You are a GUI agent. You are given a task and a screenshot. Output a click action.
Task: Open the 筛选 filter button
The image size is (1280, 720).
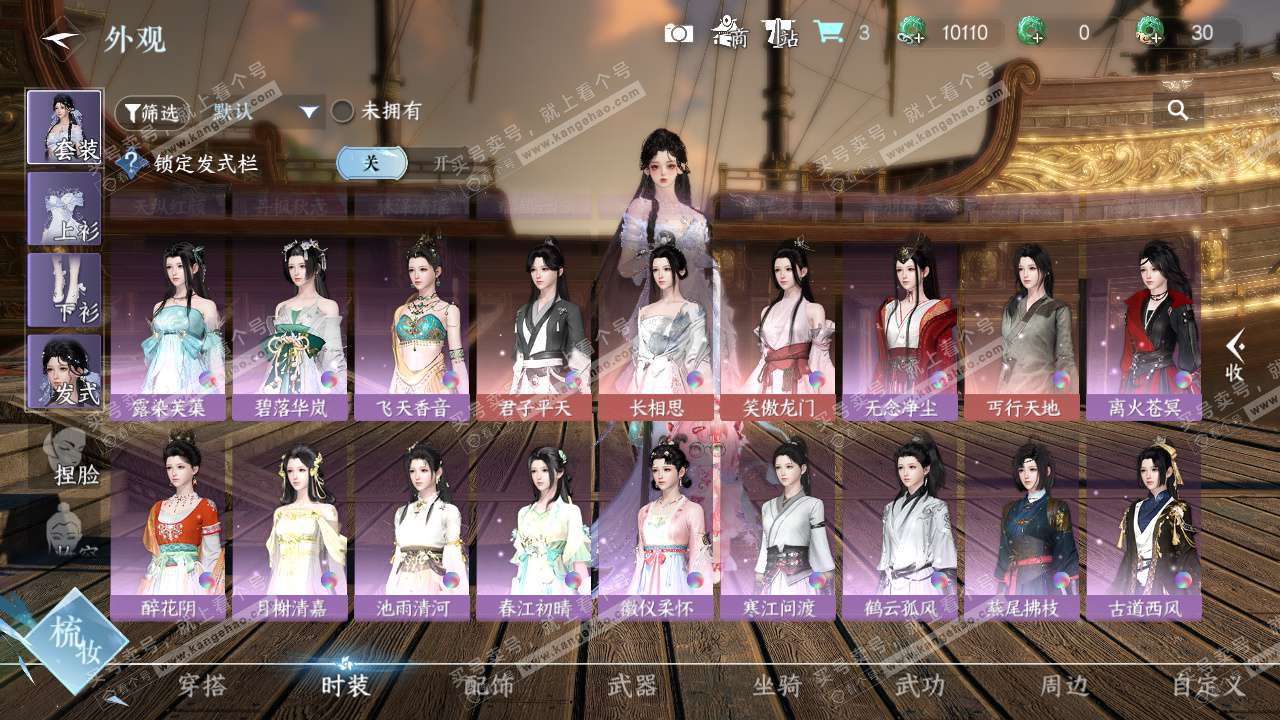[151, 112]
